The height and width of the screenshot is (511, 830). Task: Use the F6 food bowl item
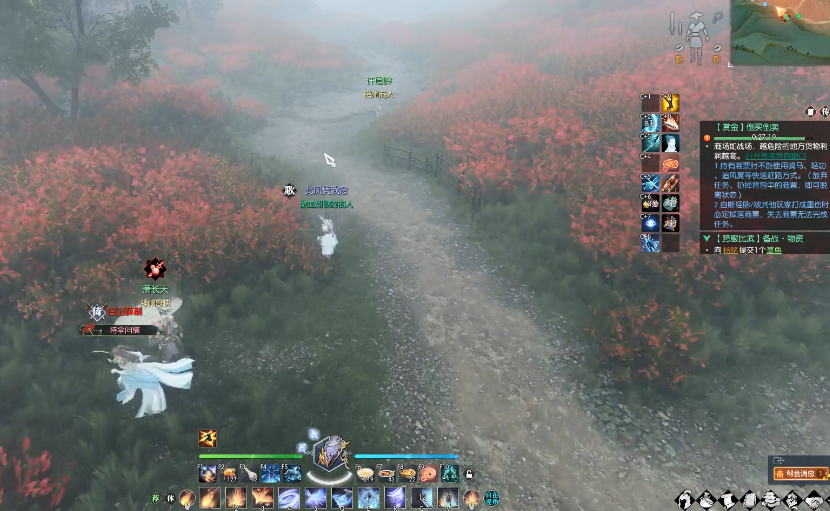(x=365, y=473)
